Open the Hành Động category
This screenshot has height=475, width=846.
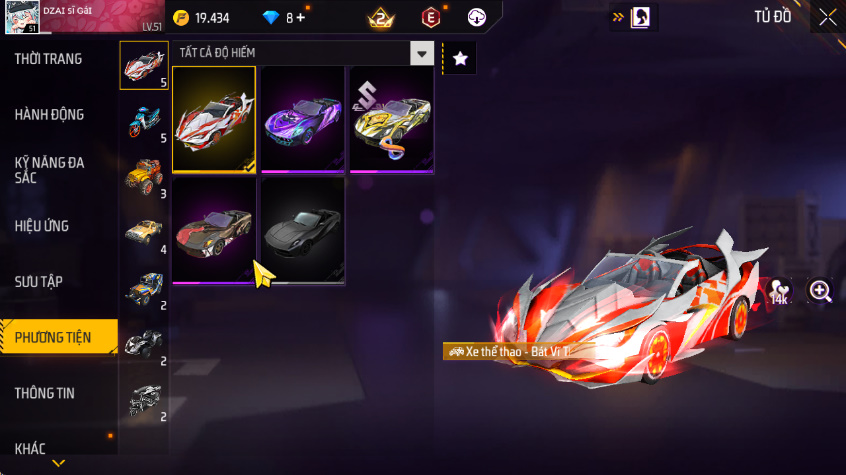coord(49,115)
